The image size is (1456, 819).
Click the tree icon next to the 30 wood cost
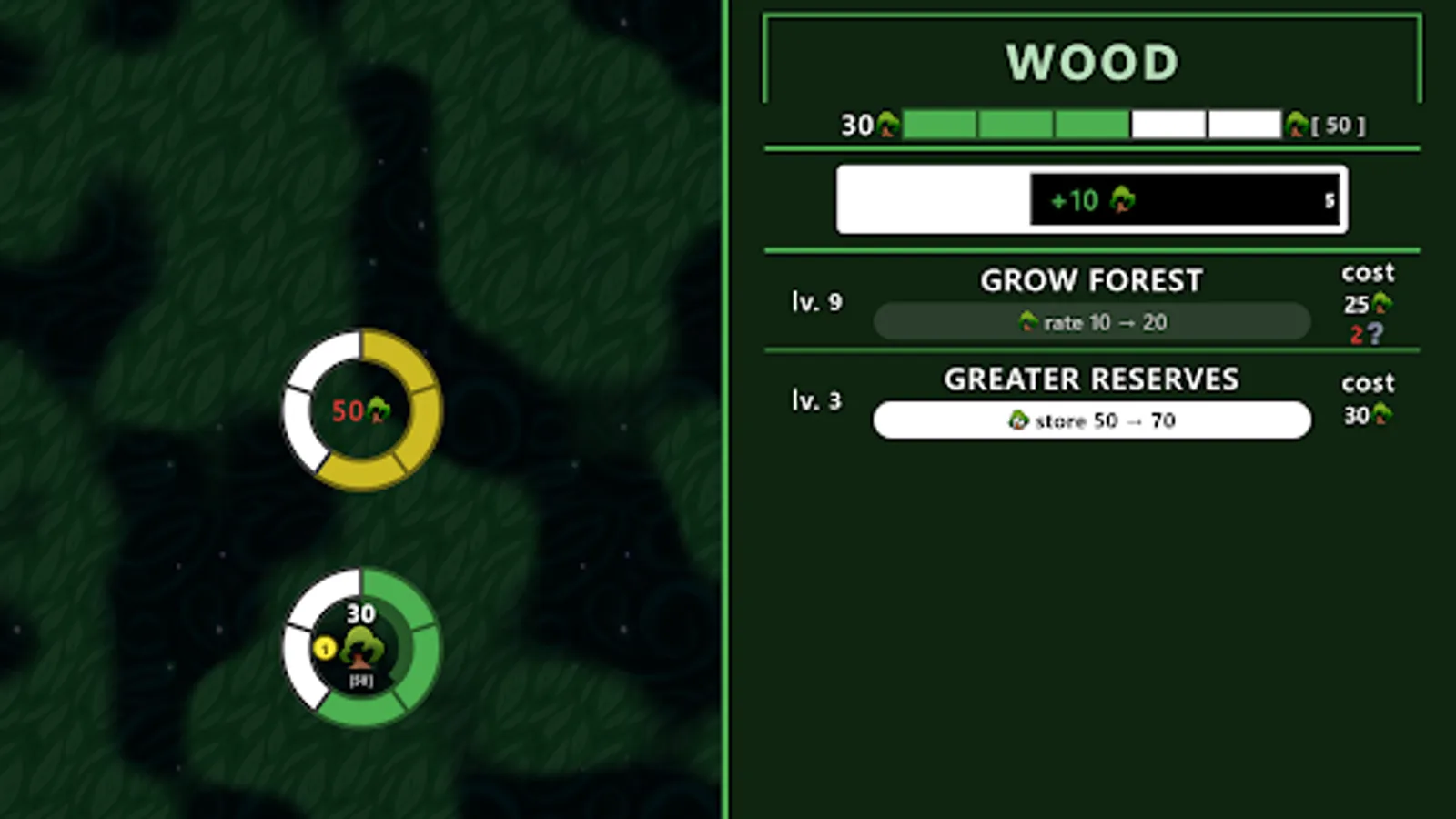pyautogui.click(x=1380, y=414)
